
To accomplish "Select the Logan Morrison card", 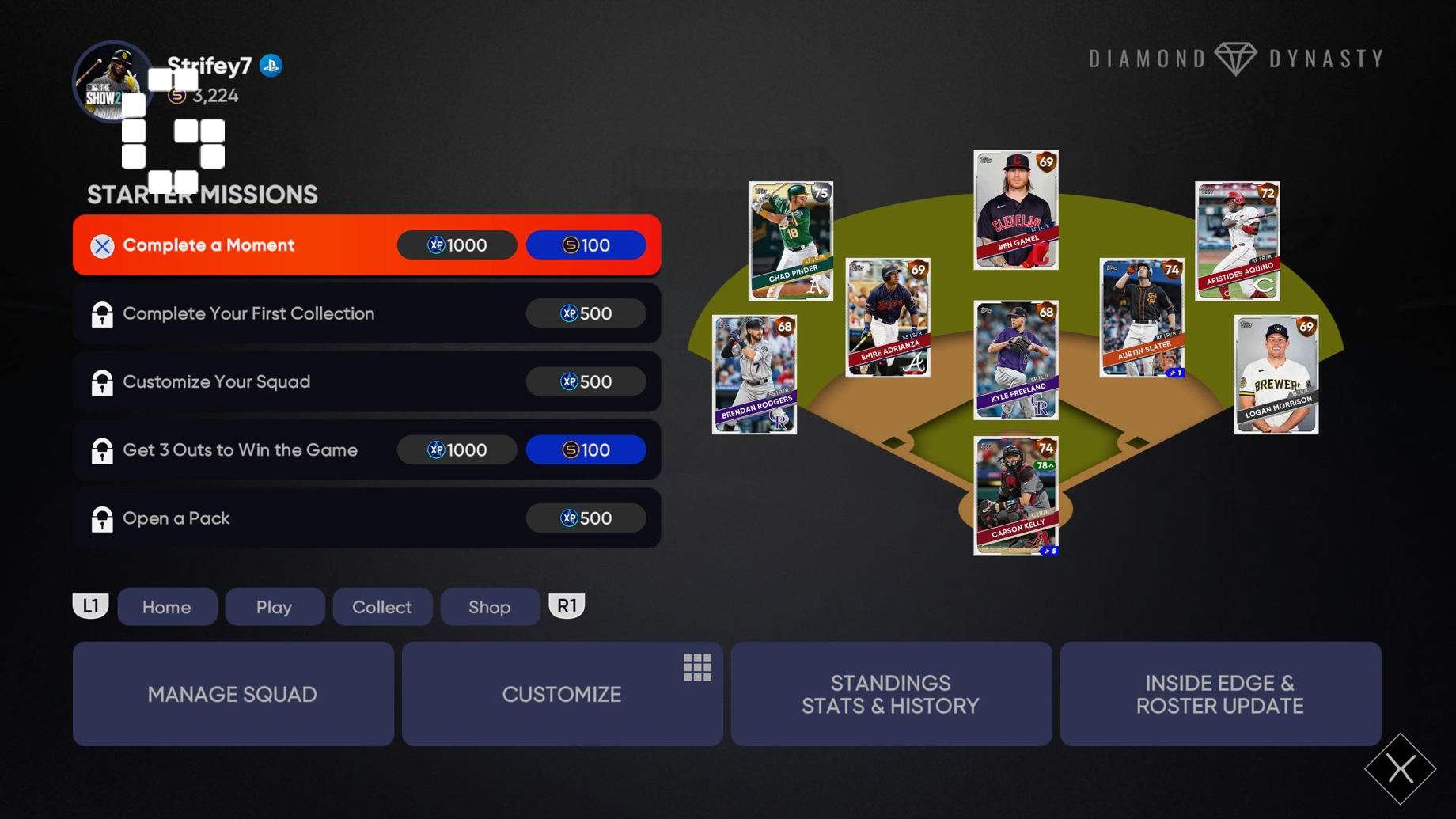I will click(1275, 373).
